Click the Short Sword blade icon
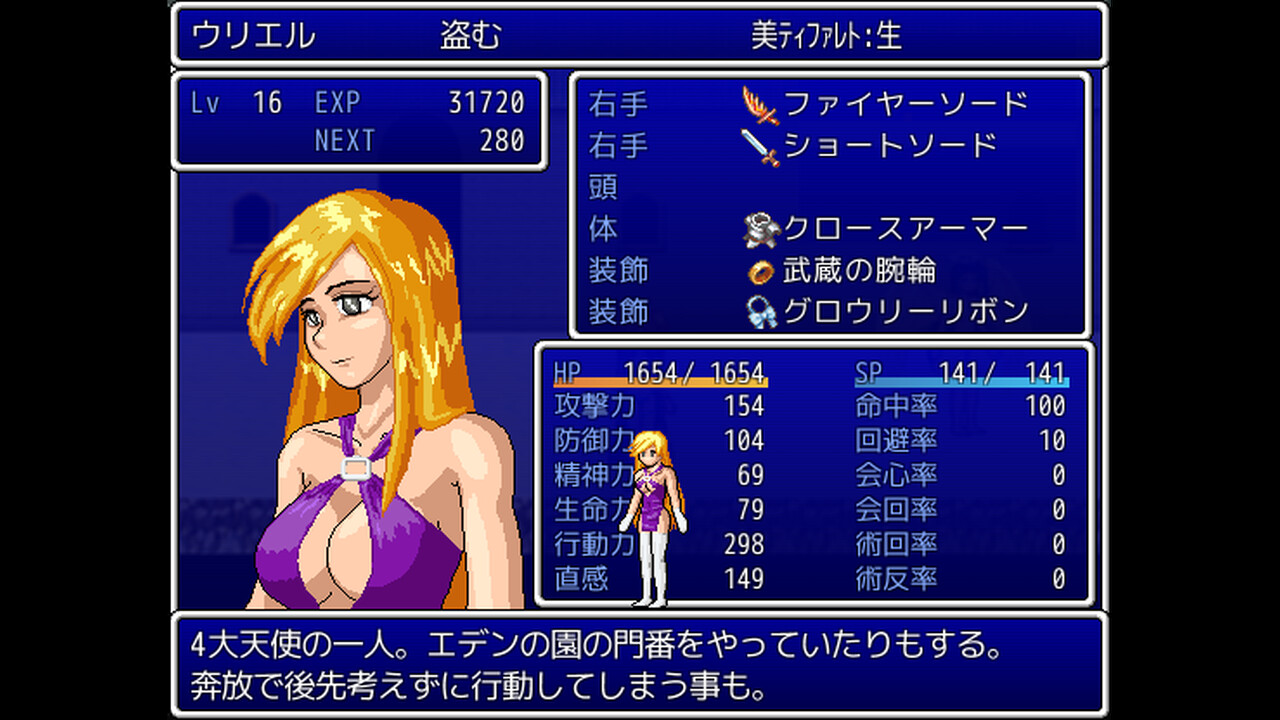The image size is (1280, 720). pos(758,144)
